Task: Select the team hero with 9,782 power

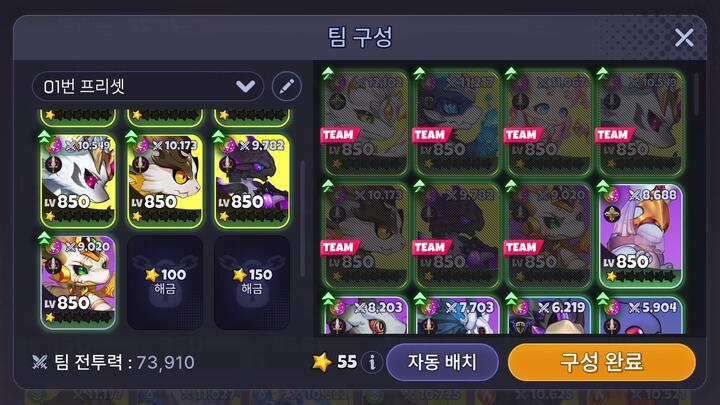Action: [x=251, y=181]
